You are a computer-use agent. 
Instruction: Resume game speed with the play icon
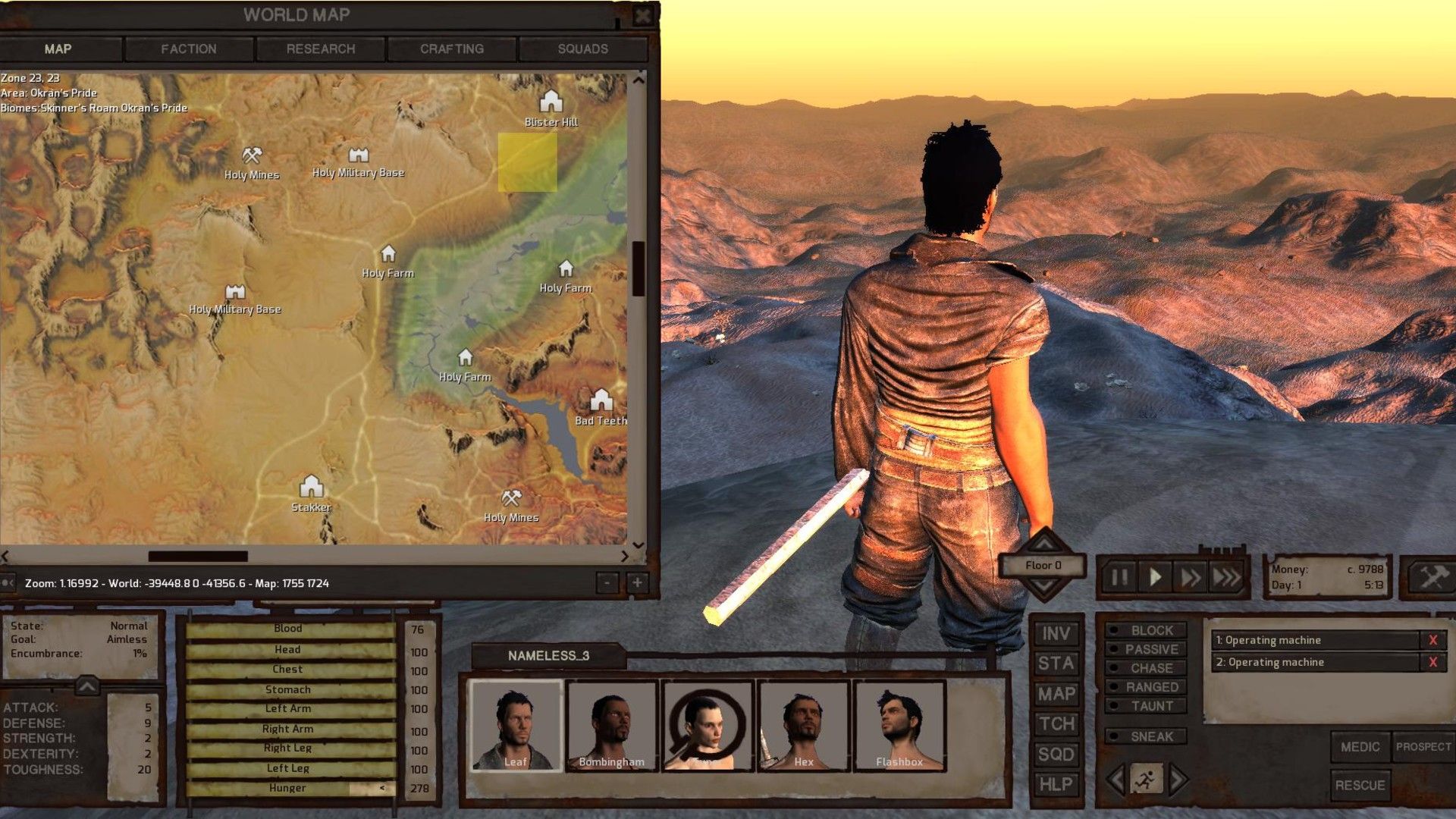1155,576
